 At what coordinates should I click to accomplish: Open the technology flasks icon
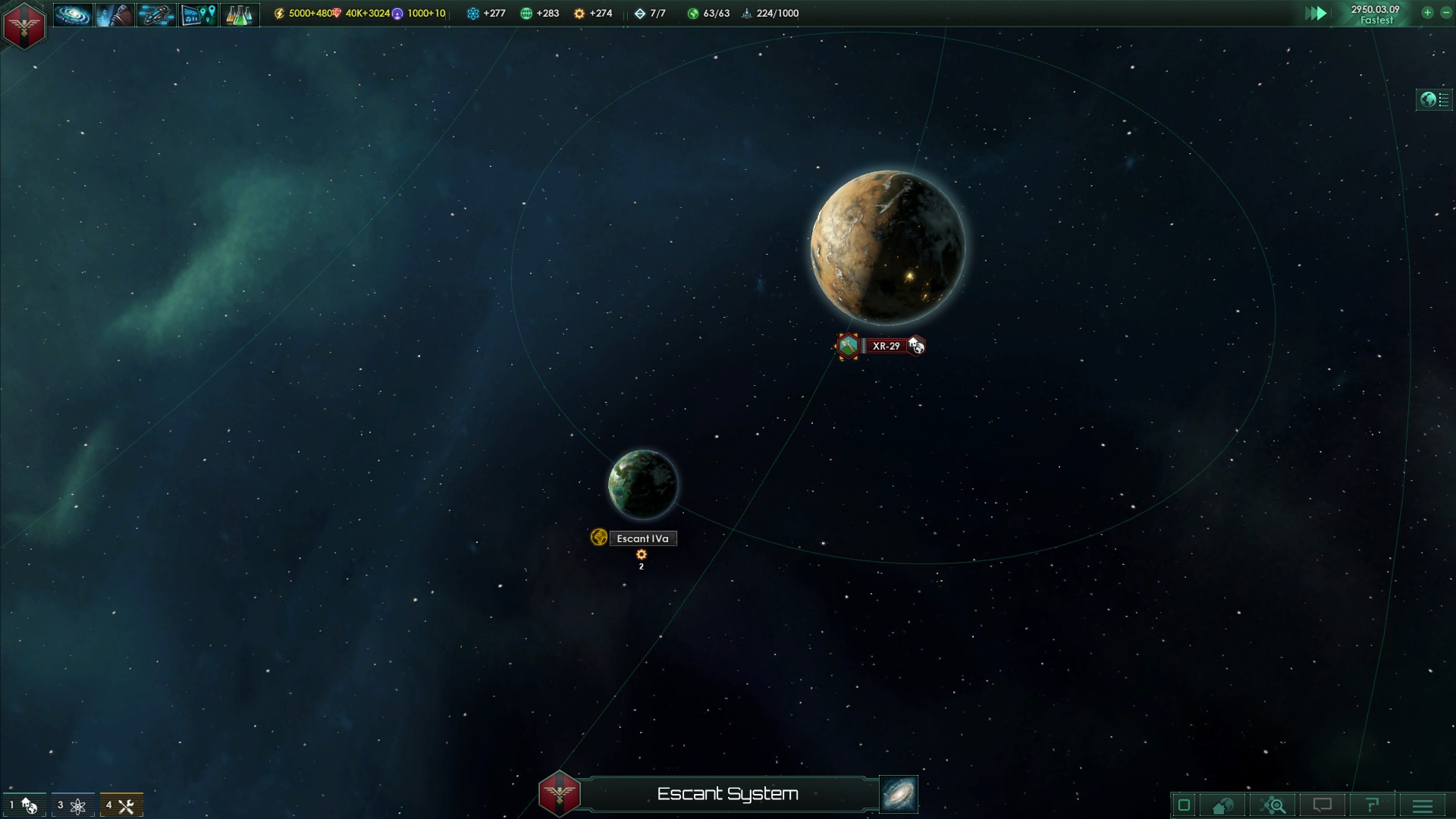click(239, 14)
